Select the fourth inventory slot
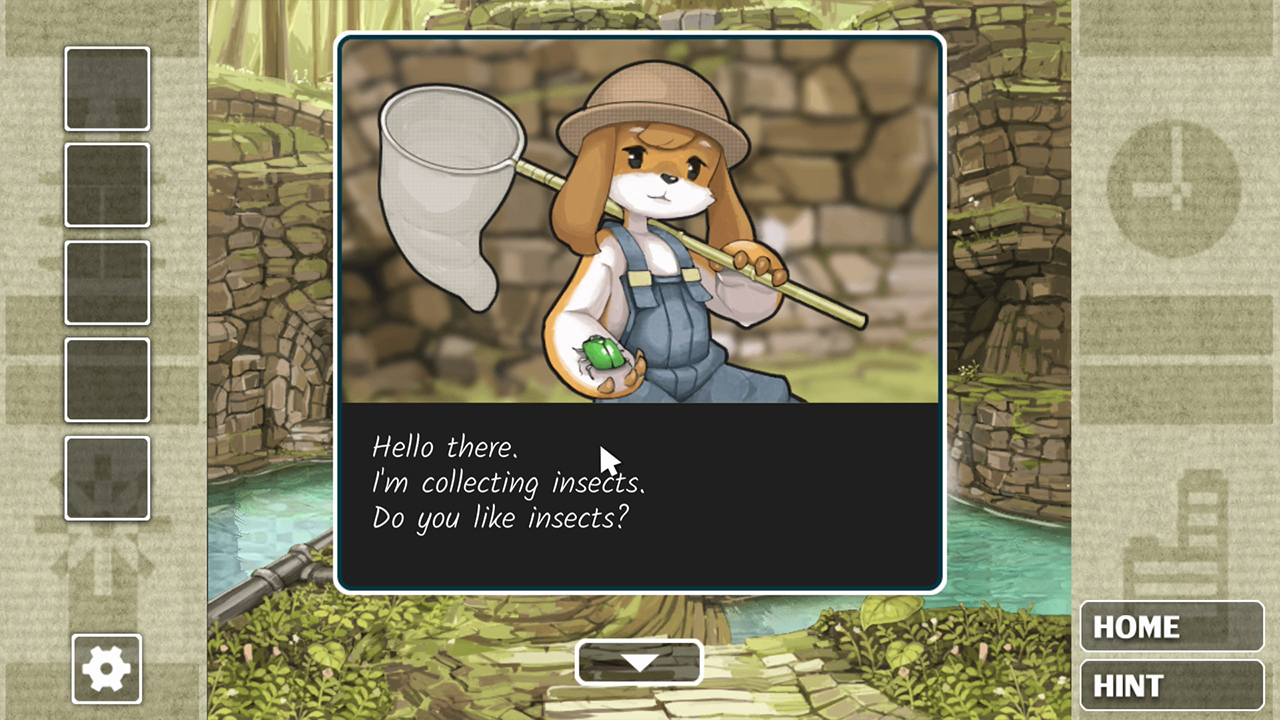 pyautogui.click(x=106, y=378)
